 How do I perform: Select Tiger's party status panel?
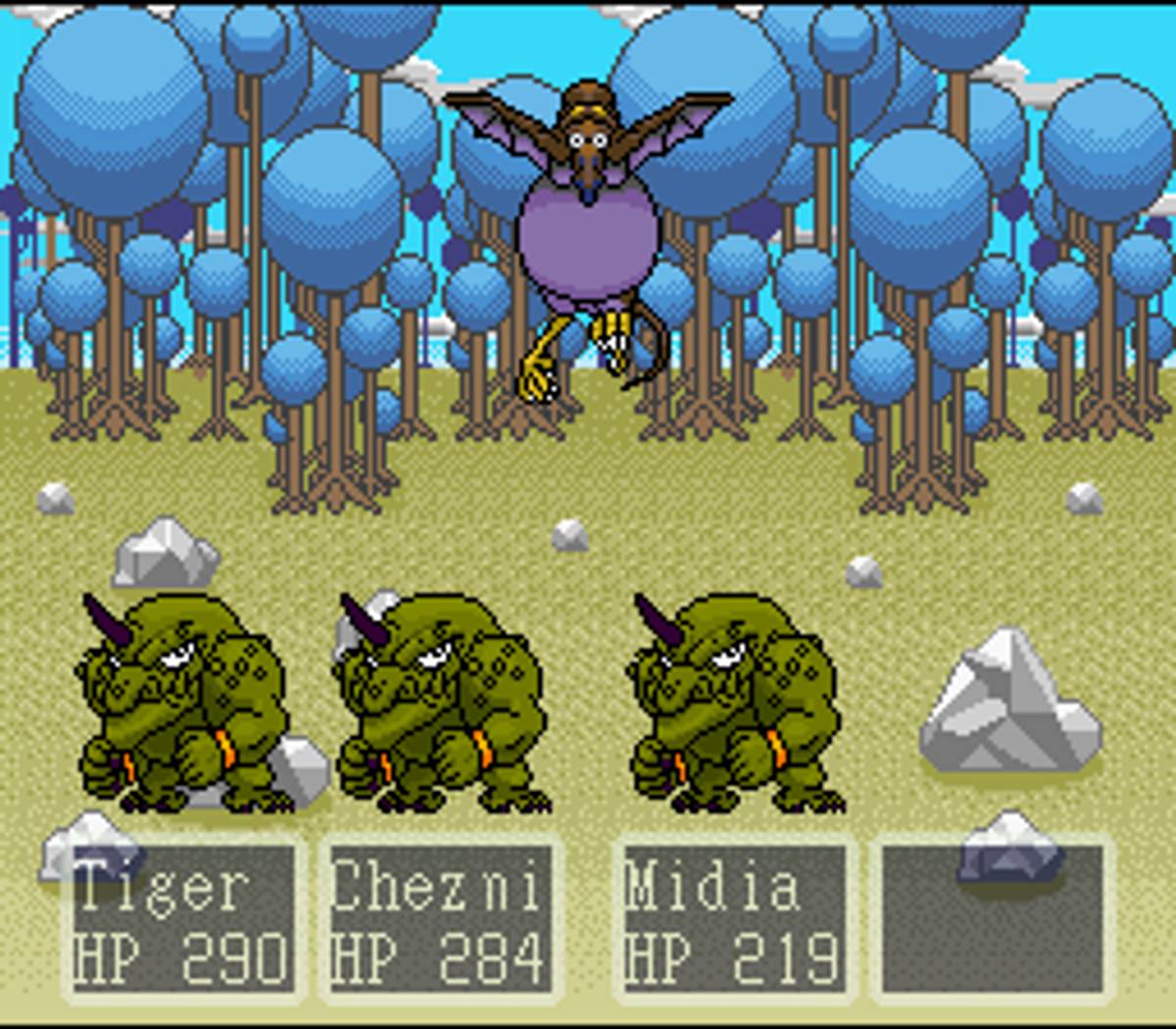point(183,919)
